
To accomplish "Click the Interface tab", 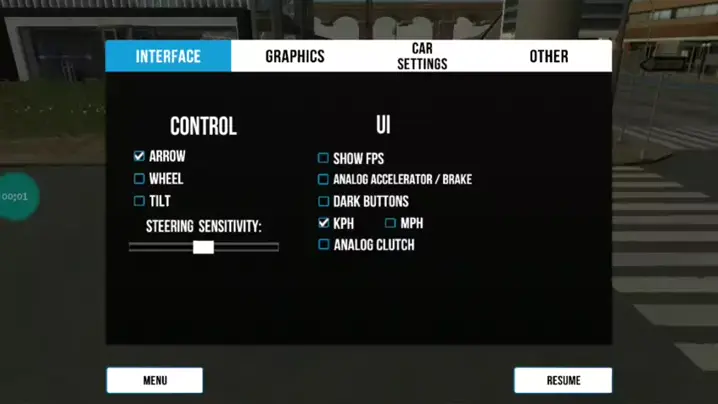I will (168, 56).
